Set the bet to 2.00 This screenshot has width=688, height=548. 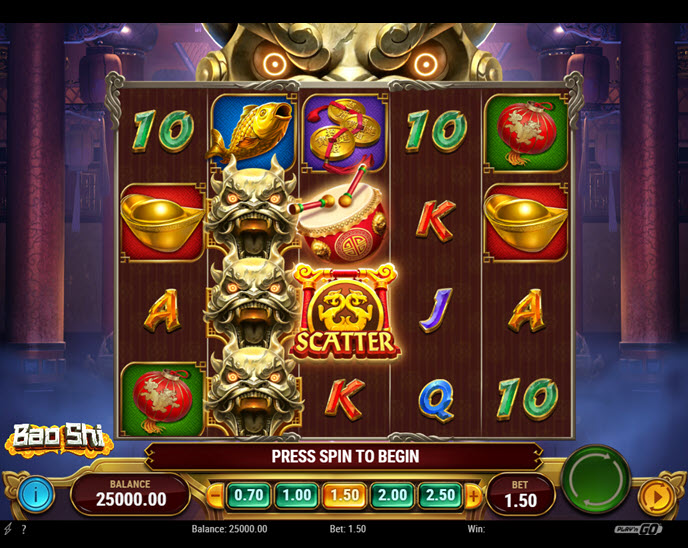(x=391, y=494)
